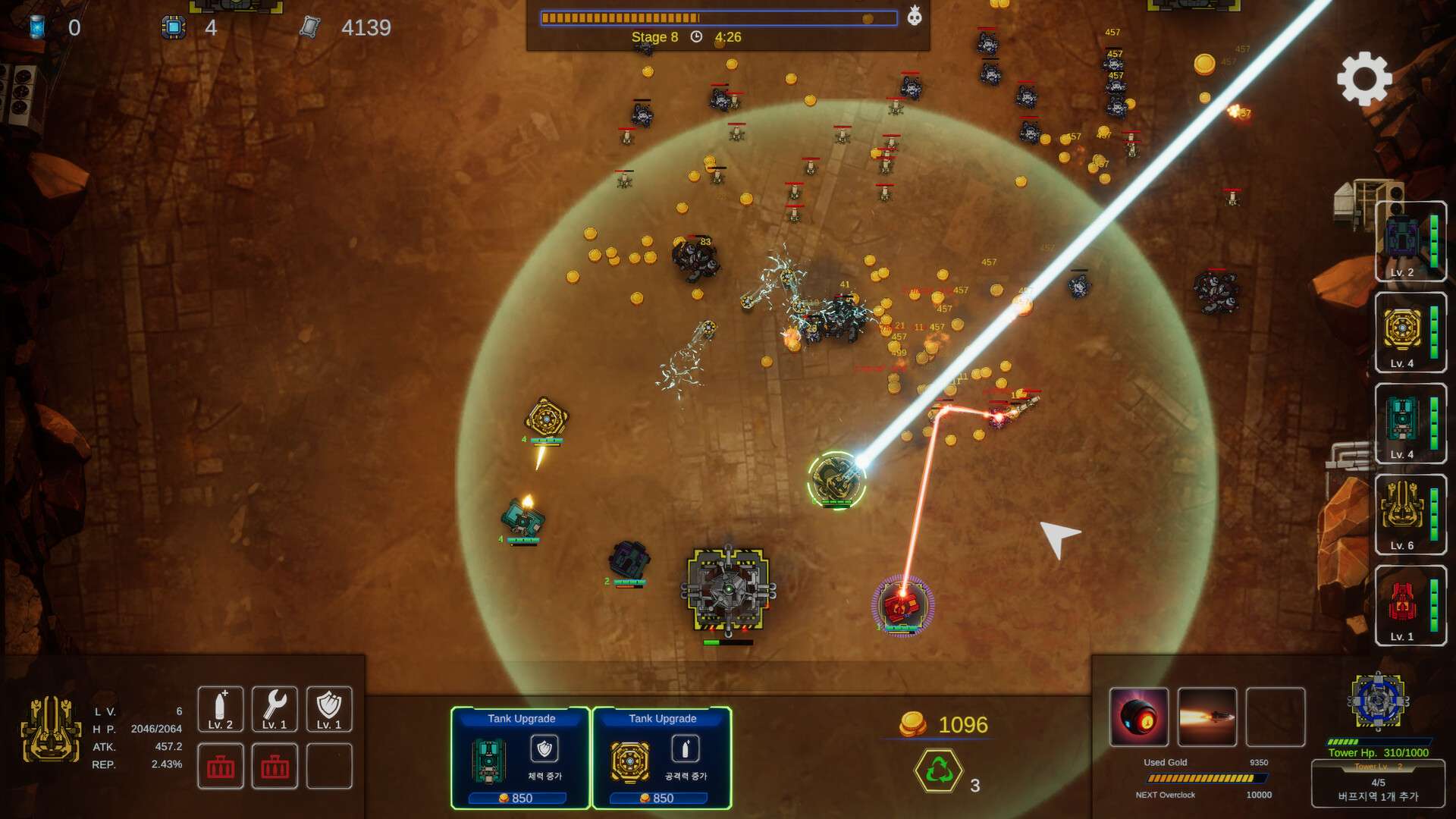Upgrade the bullet attack stat Lv. 2
This screenshot has height=819, width=1456.
[220, 708]
